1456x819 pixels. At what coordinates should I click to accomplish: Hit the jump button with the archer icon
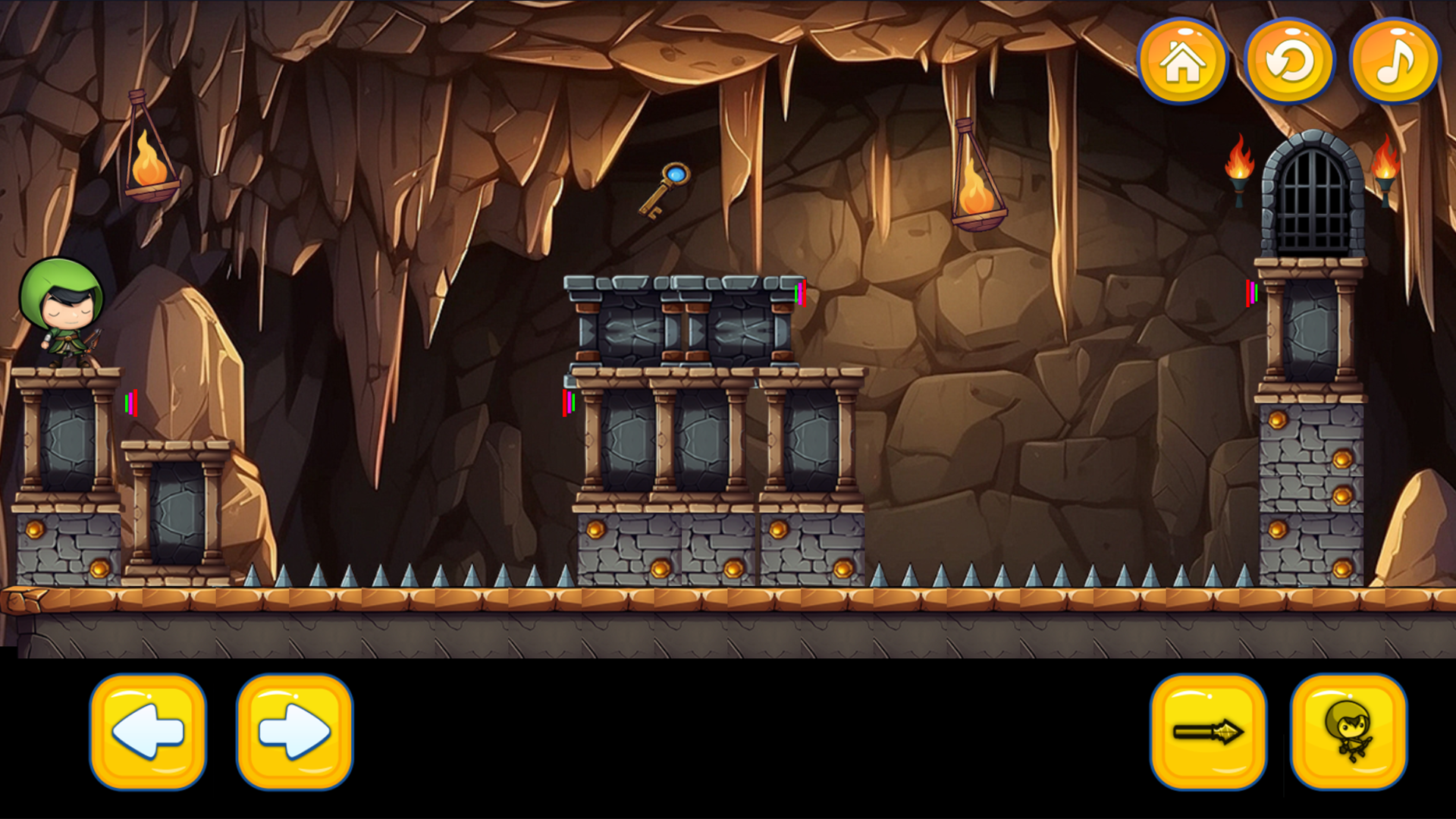click(x=1349, y=732)
